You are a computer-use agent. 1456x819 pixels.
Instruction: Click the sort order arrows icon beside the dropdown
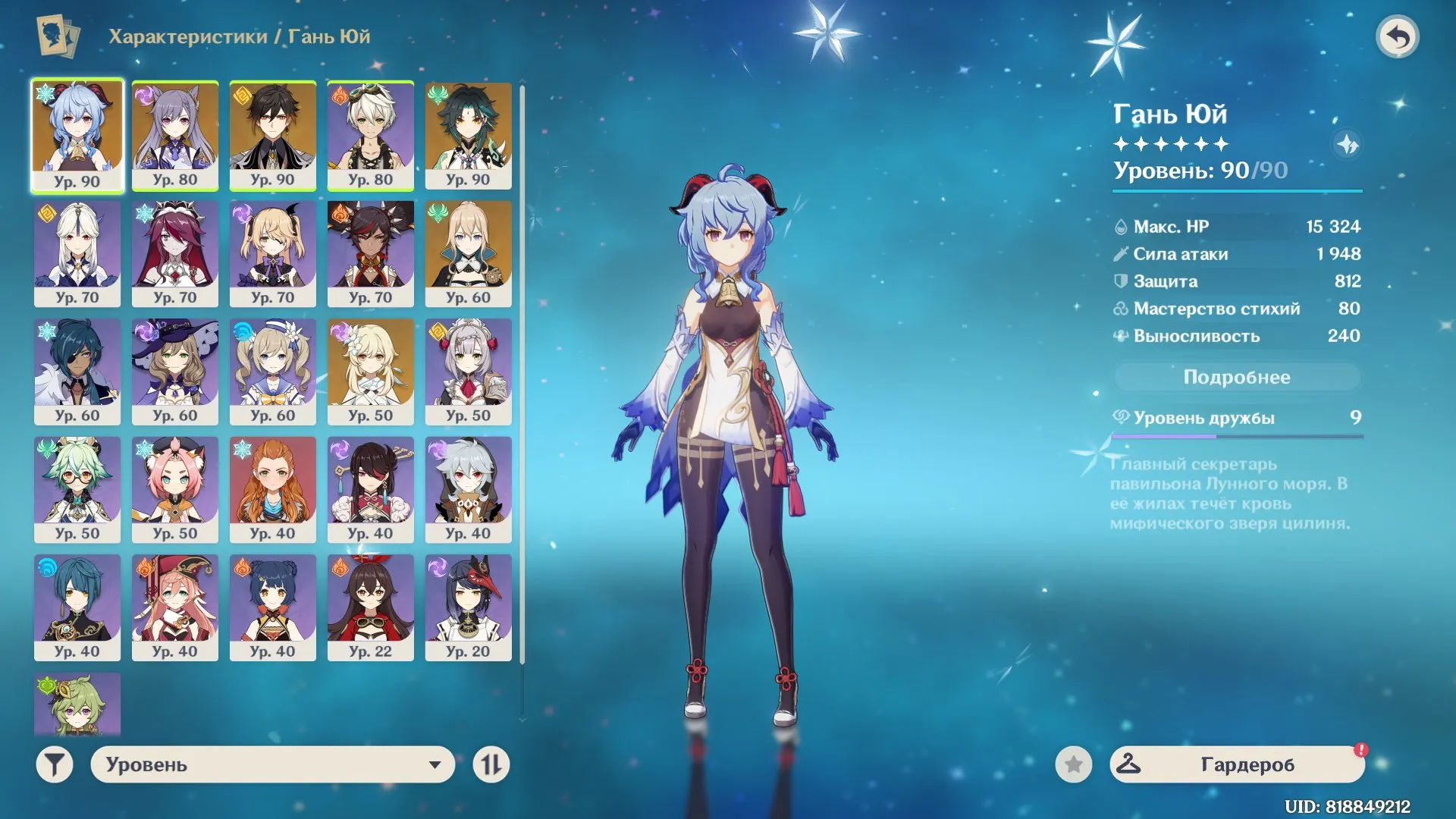click(x=491, y=765)
